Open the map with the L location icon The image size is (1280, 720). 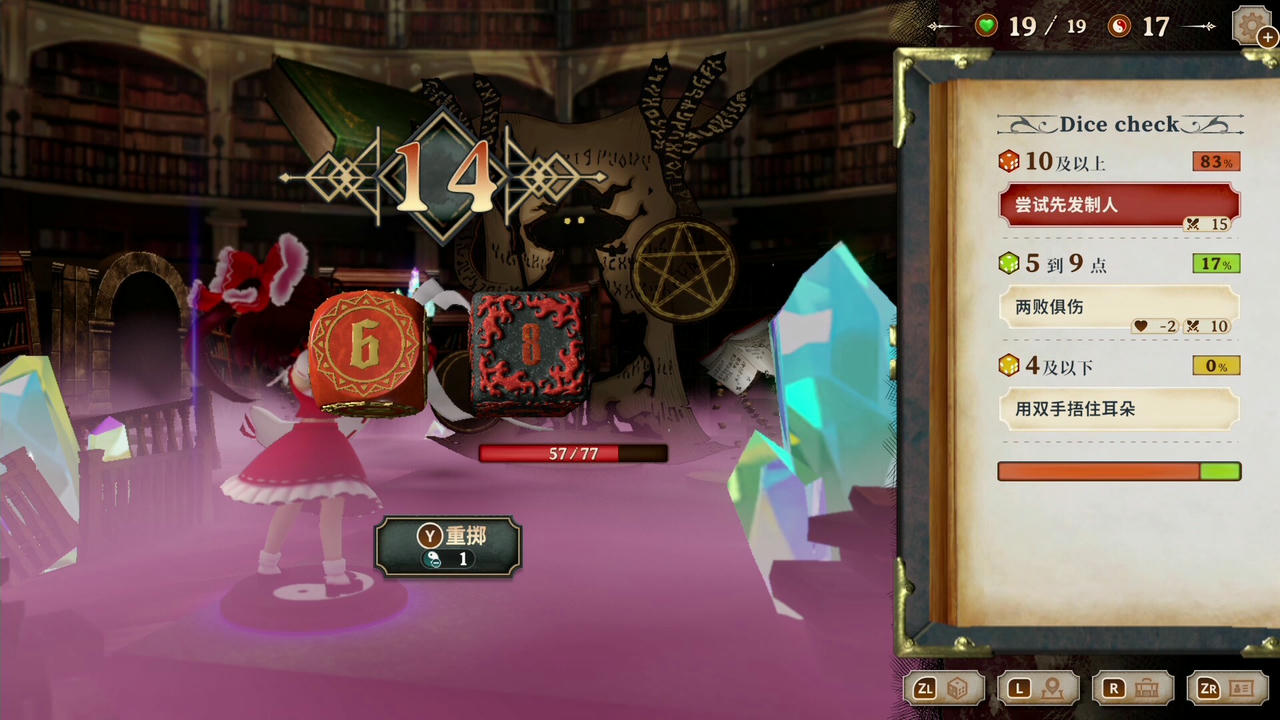(x=1037, y=688)
